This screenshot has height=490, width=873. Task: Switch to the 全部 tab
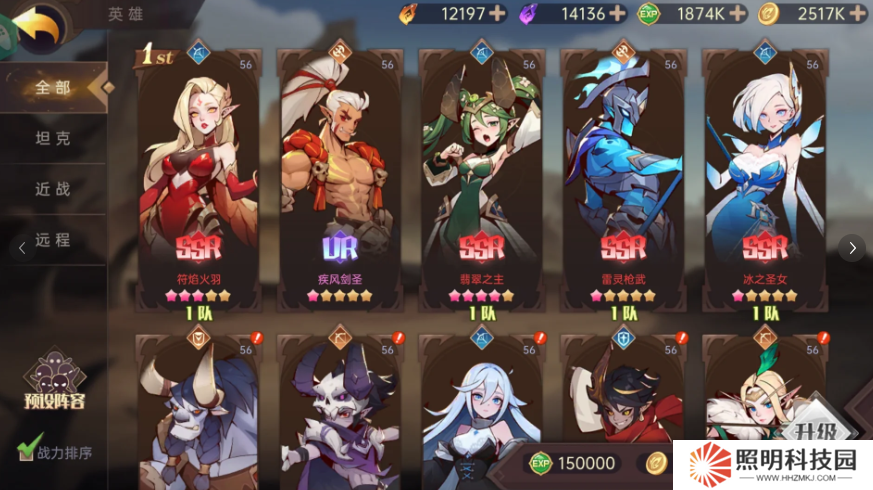tap(53, 87)
